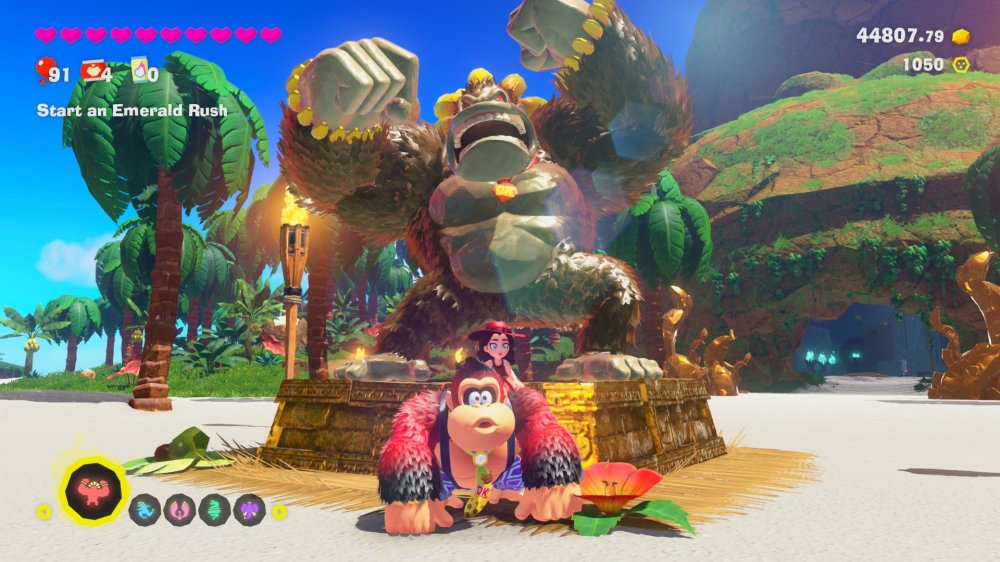This screenshot has height=562, width=1000.
Task: Activate the green Snake Bananza icon
Action: [214, 510]
